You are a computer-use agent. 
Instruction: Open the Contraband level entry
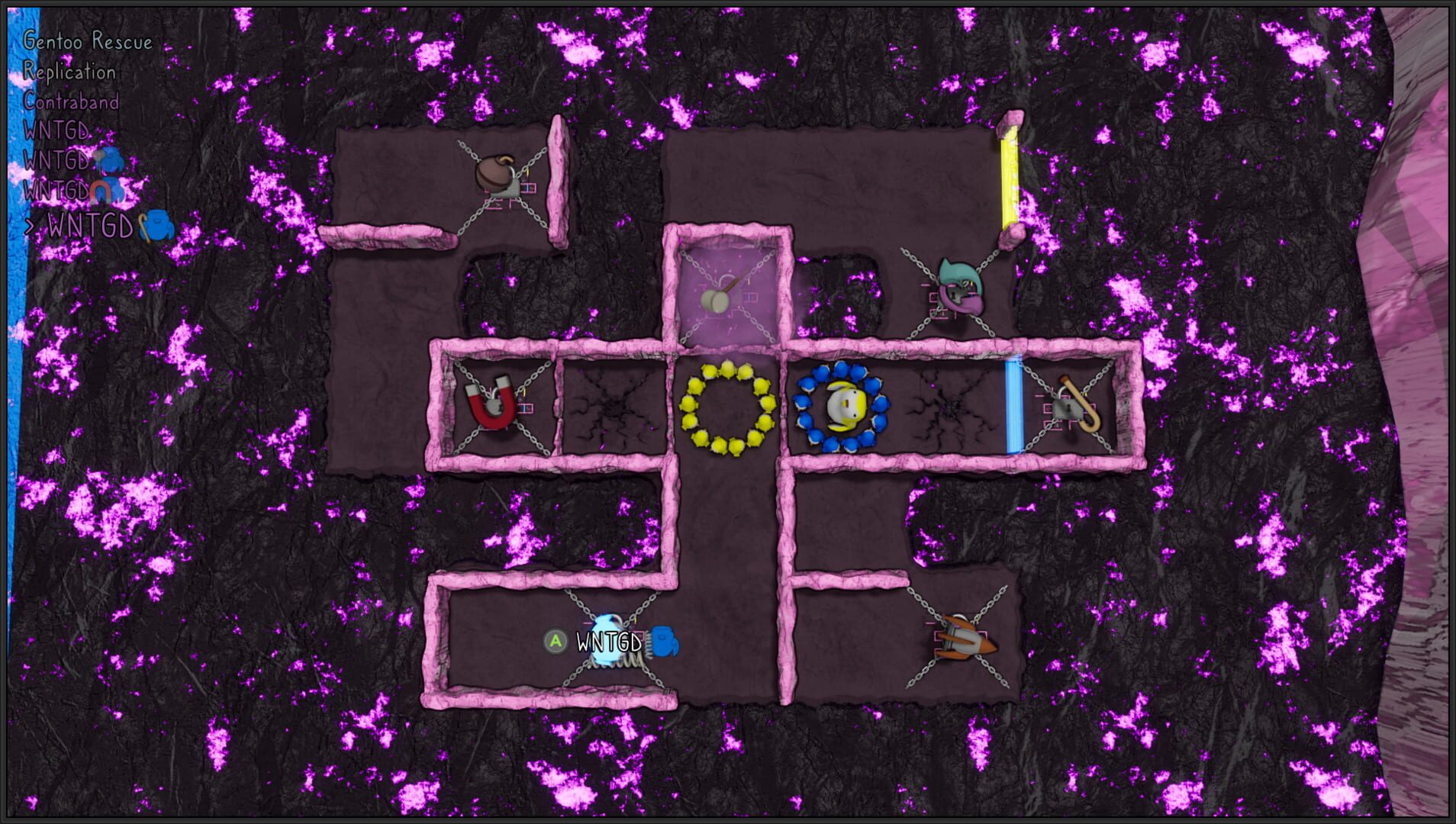[x=71, y=102]
